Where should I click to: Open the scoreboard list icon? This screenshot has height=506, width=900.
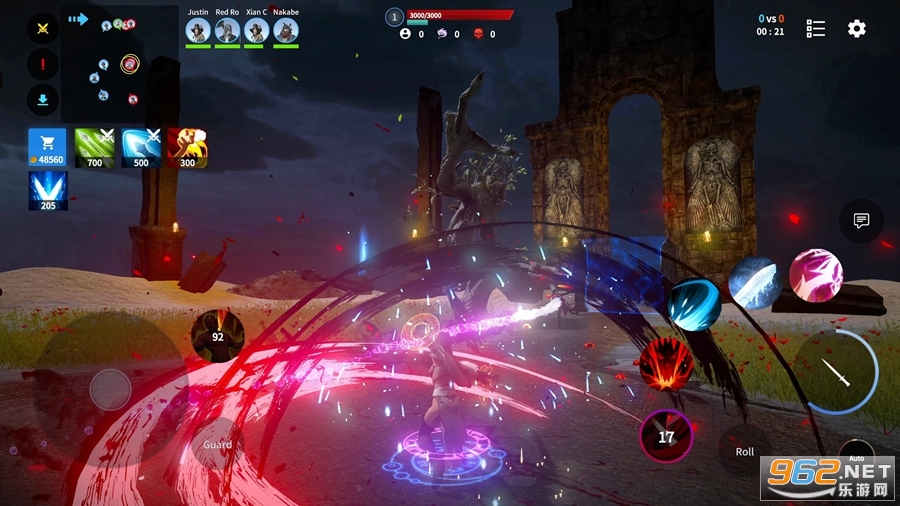816,29
